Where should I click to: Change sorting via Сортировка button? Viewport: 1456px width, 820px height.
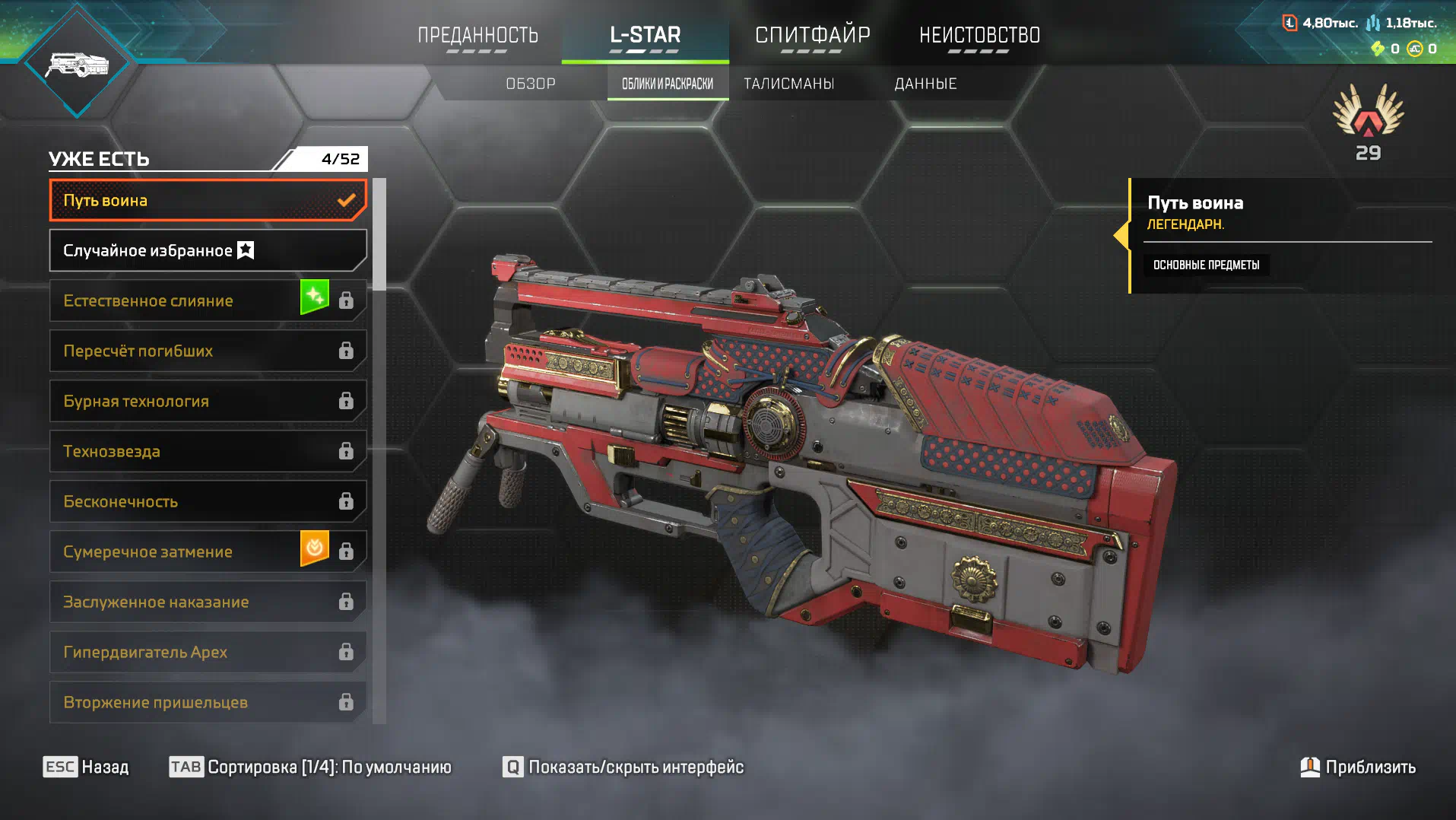[x=310, y=767]
